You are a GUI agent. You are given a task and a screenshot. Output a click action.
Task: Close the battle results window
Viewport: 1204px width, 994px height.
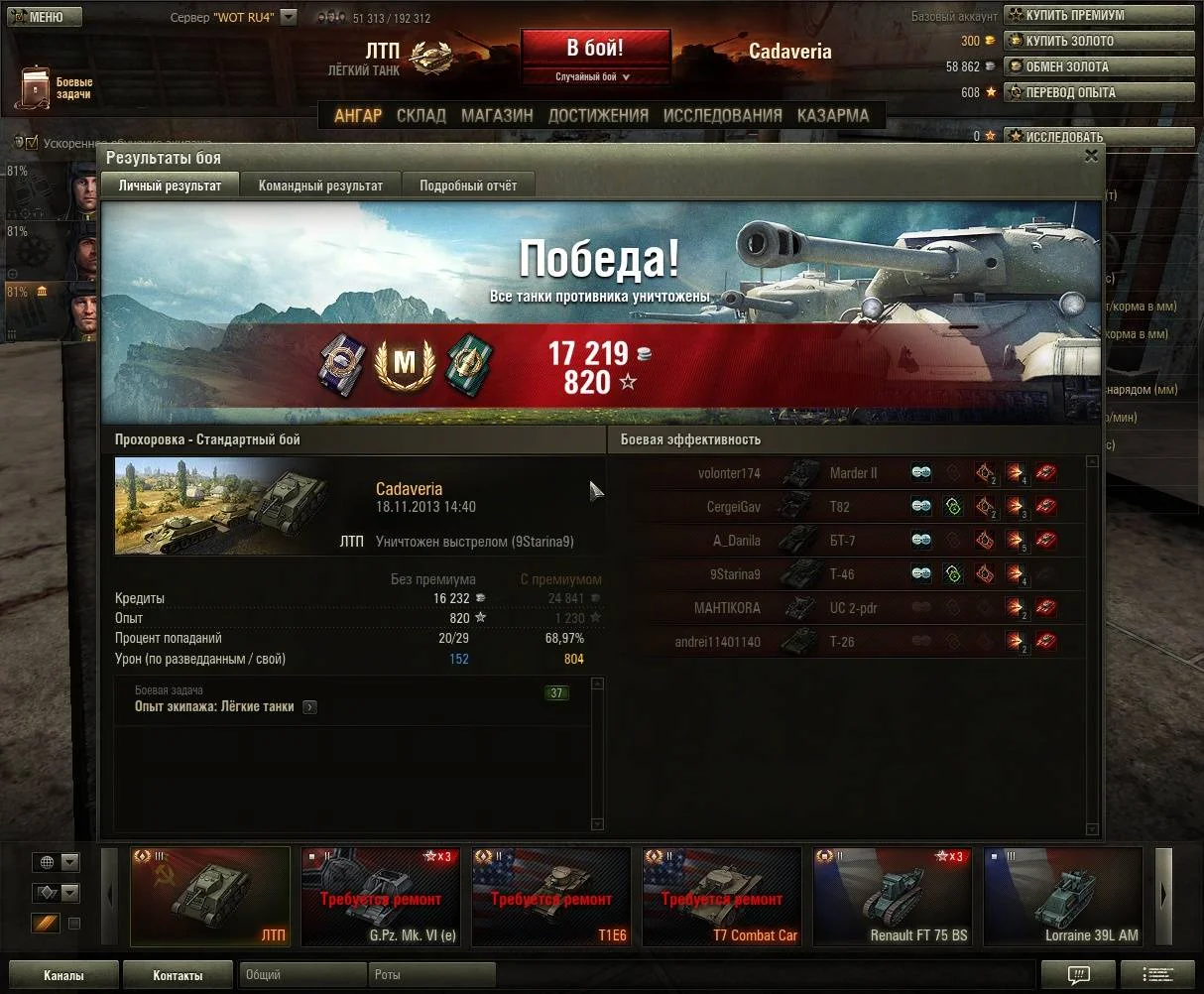1091,156
